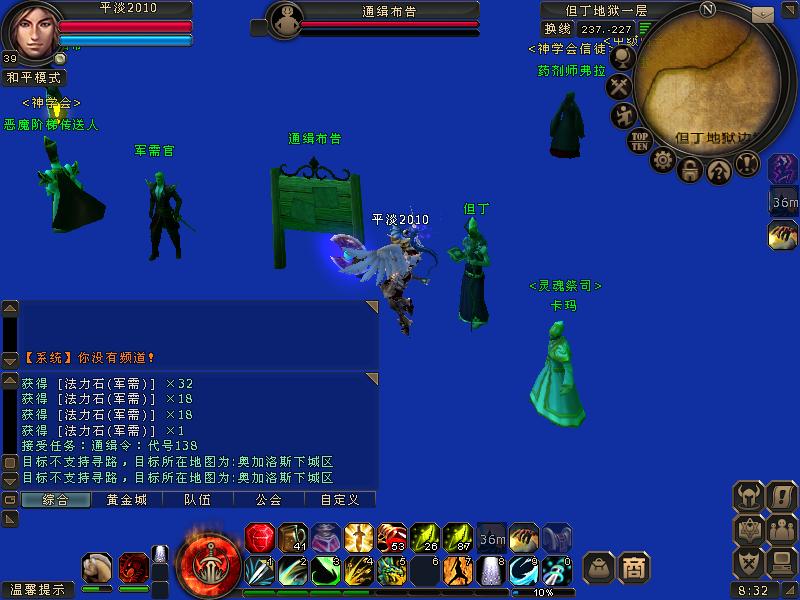Switch to the 综合 chat tab
The height and width of the screenshot is (600, 800).
tap(55, 499)
